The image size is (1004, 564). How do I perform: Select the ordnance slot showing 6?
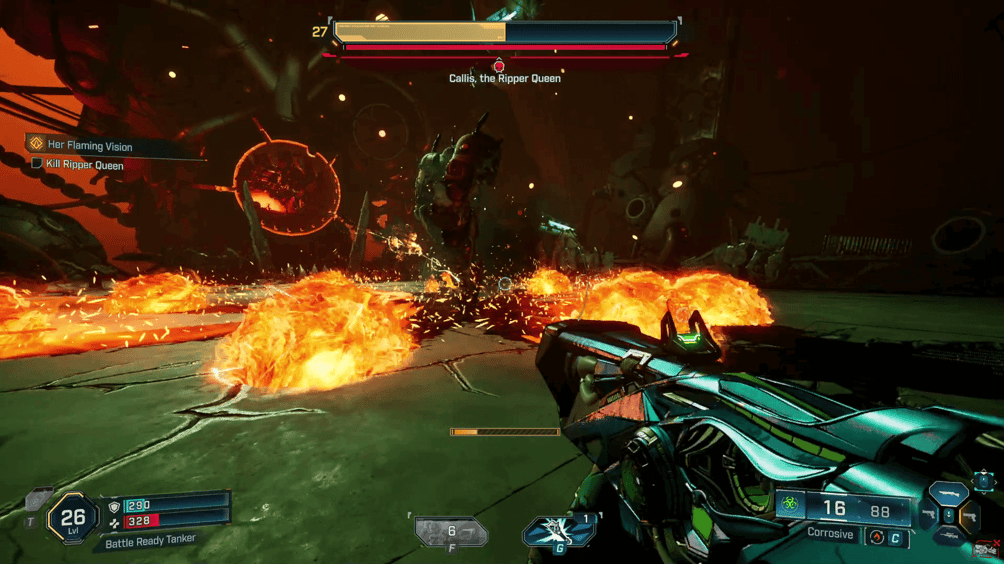(452, 533)
